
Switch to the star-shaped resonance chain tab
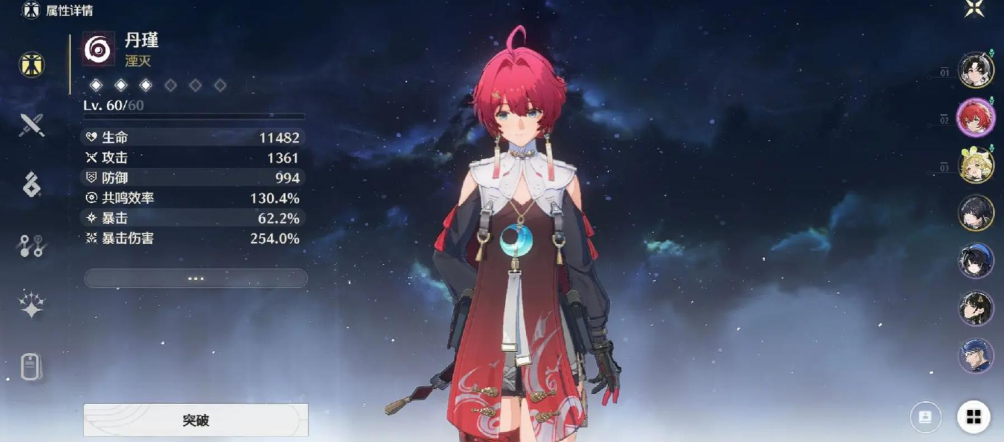tap(32, 306)
